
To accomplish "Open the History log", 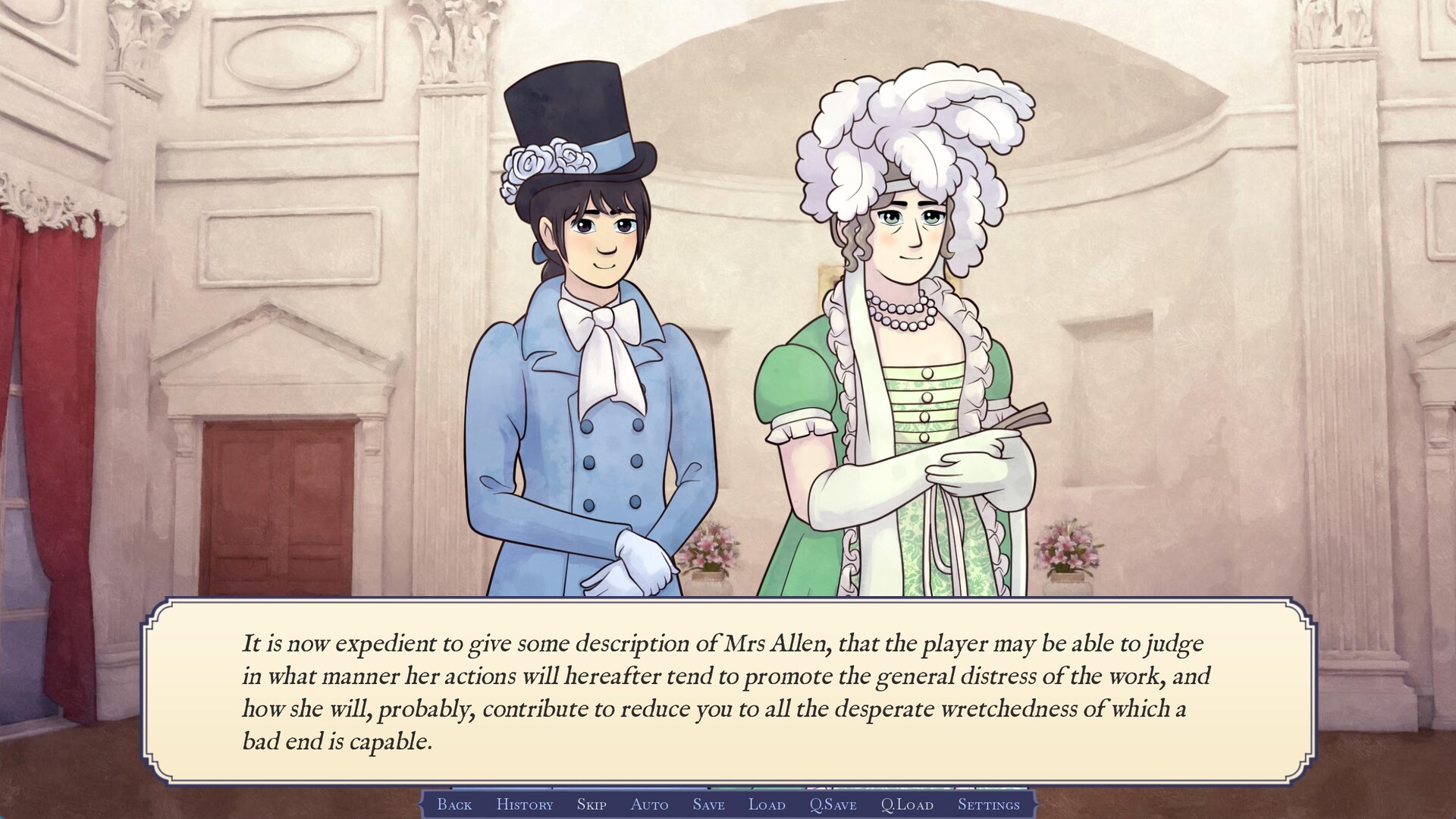I will click(x=524, y=805).
